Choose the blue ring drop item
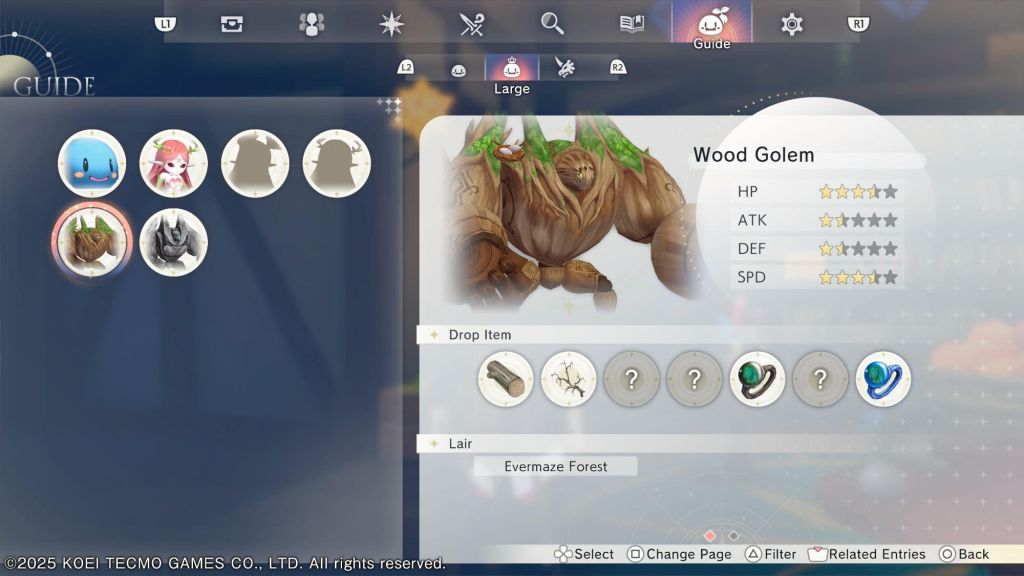The height and width of the screenshot is (576, 1024). (883, 379)
